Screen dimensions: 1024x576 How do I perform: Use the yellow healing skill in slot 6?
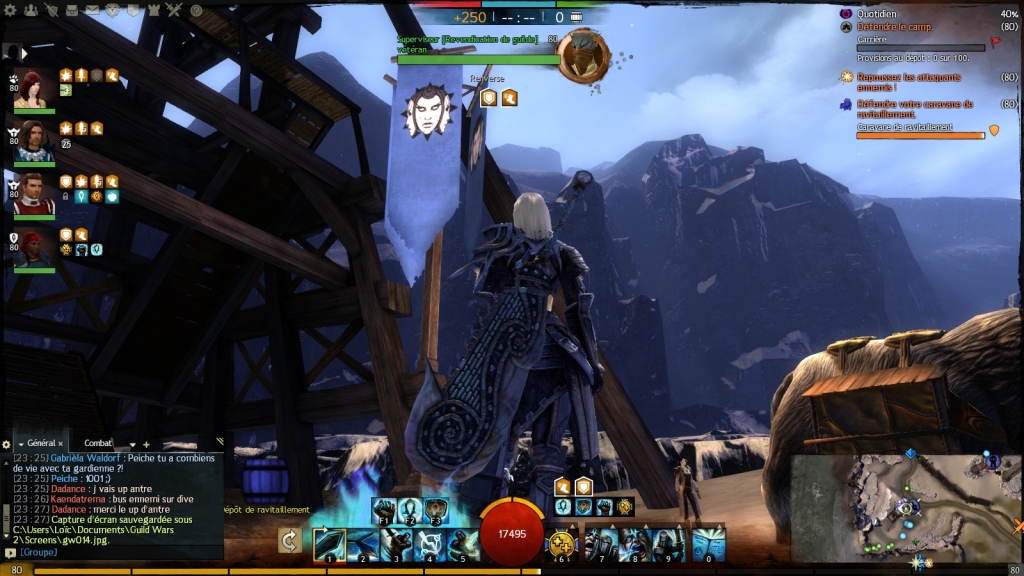point(562,545)
